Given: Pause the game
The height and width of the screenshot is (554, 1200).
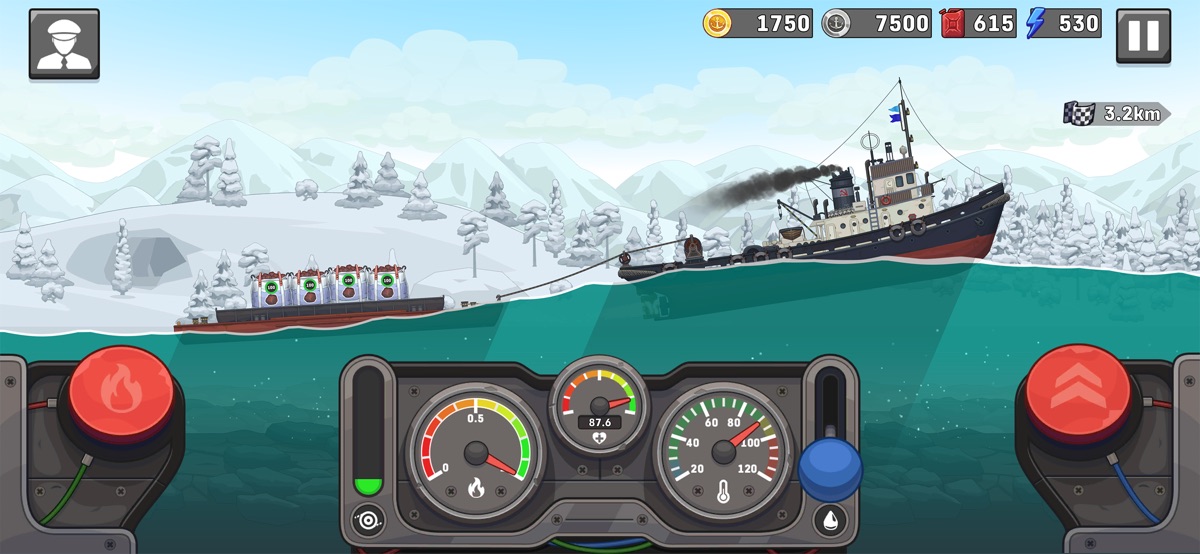Looking at the screenshot, I should (1143, 37).
